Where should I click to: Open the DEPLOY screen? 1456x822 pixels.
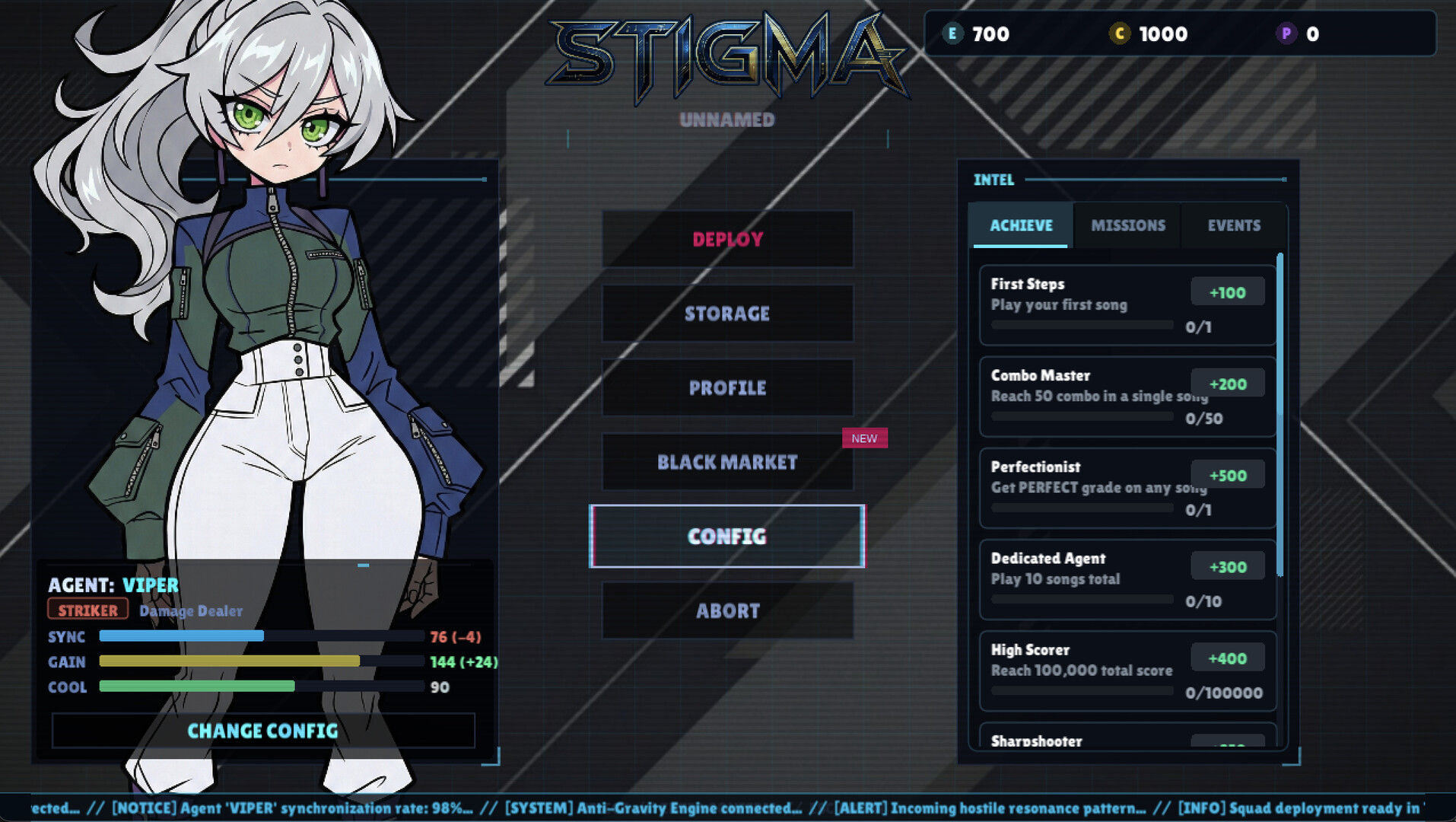coord(727,239)
